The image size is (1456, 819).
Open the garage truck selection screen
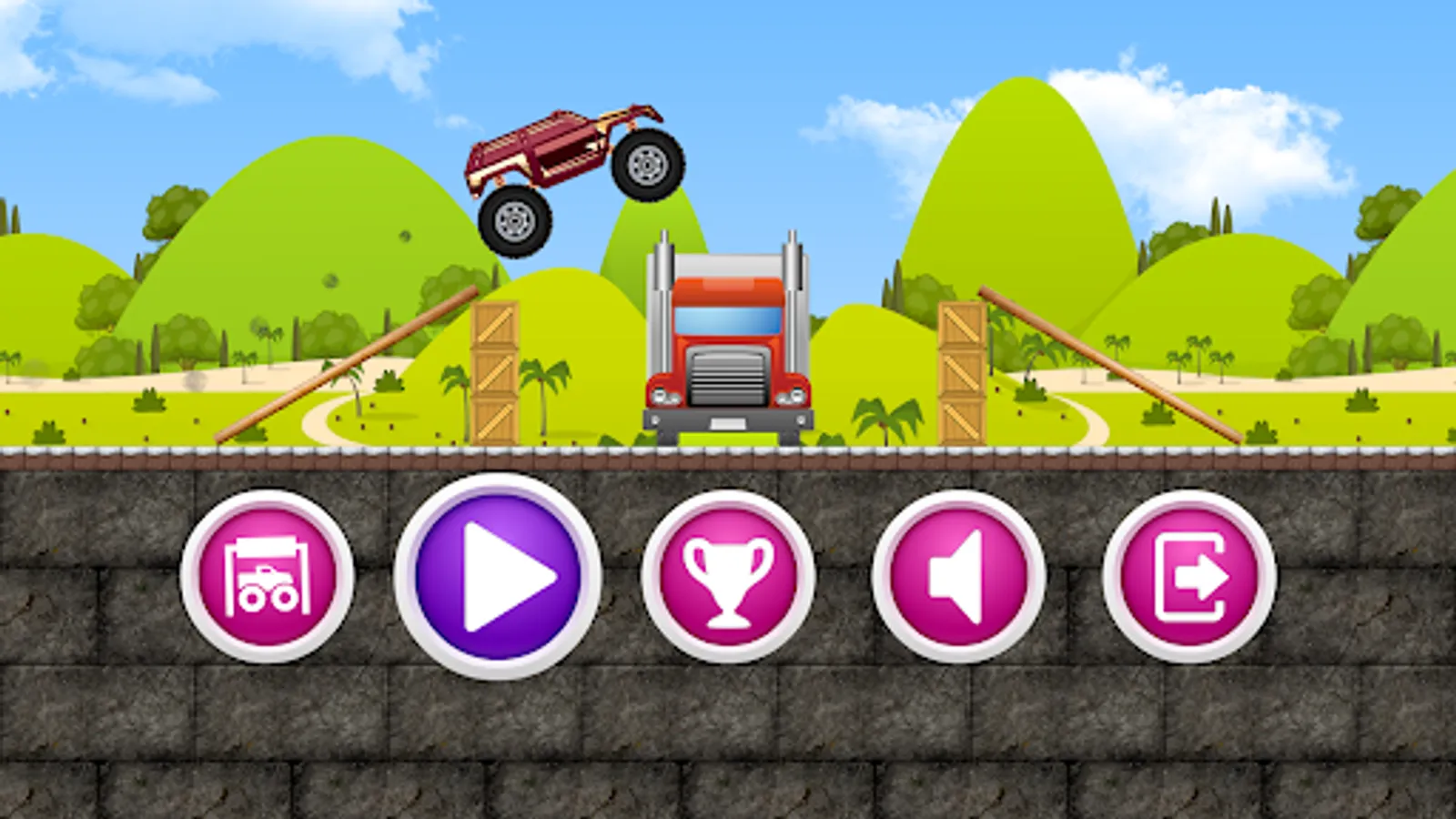coord(270,575)
